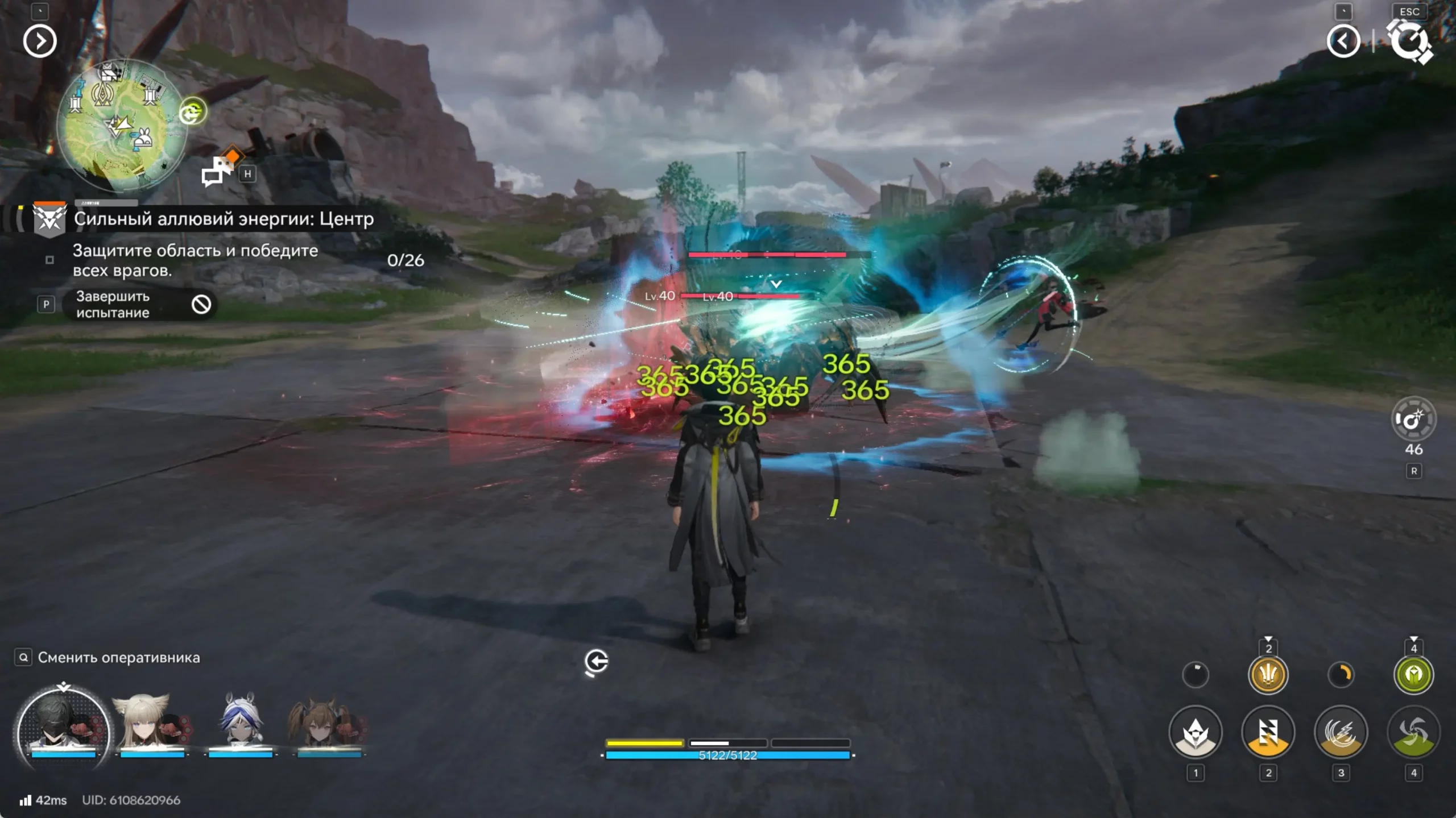Activate the glowing golden trident ultimate
1456x818 pixels.
point(1268,675)
